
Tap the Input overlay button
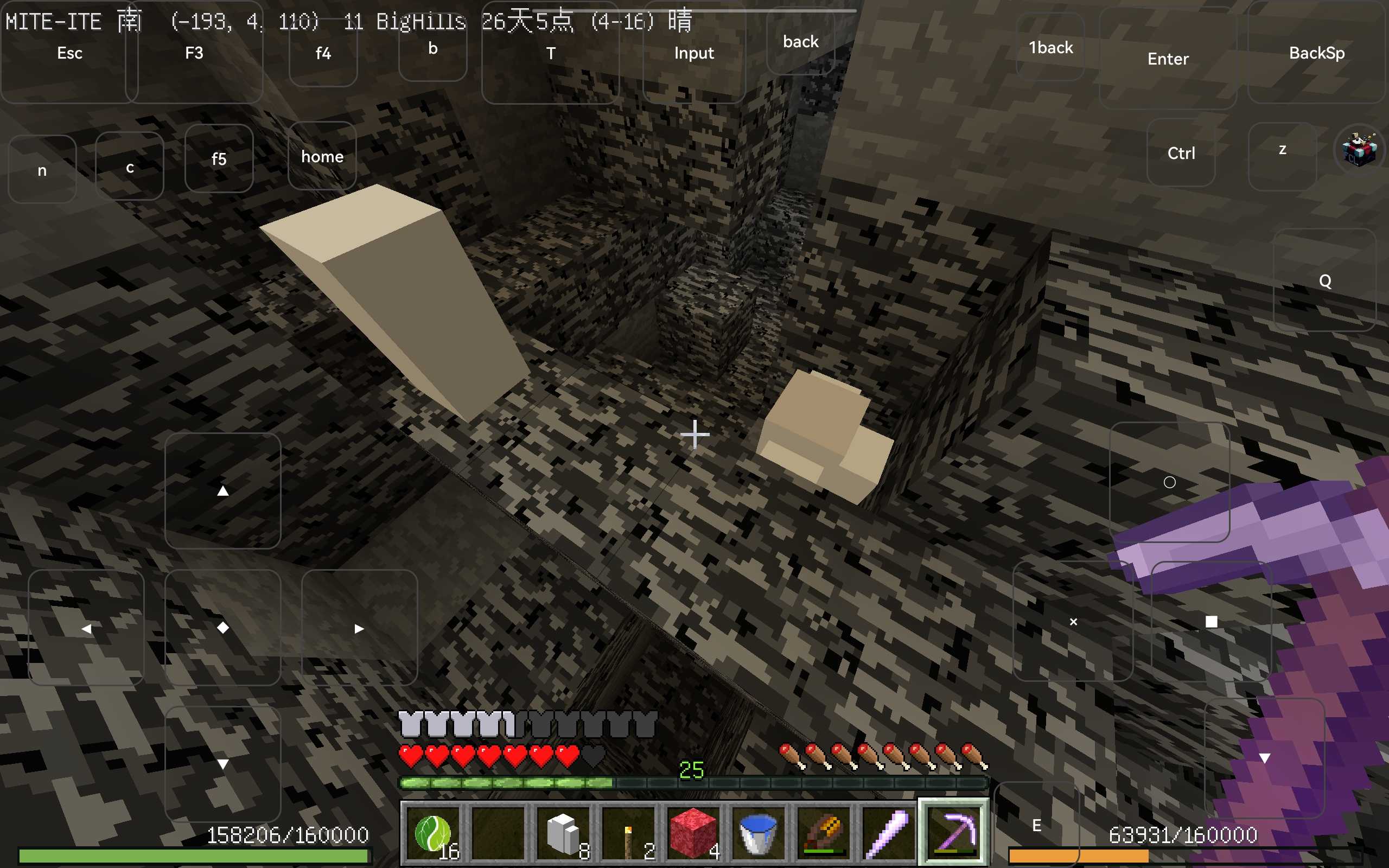(x=693, y=53)
